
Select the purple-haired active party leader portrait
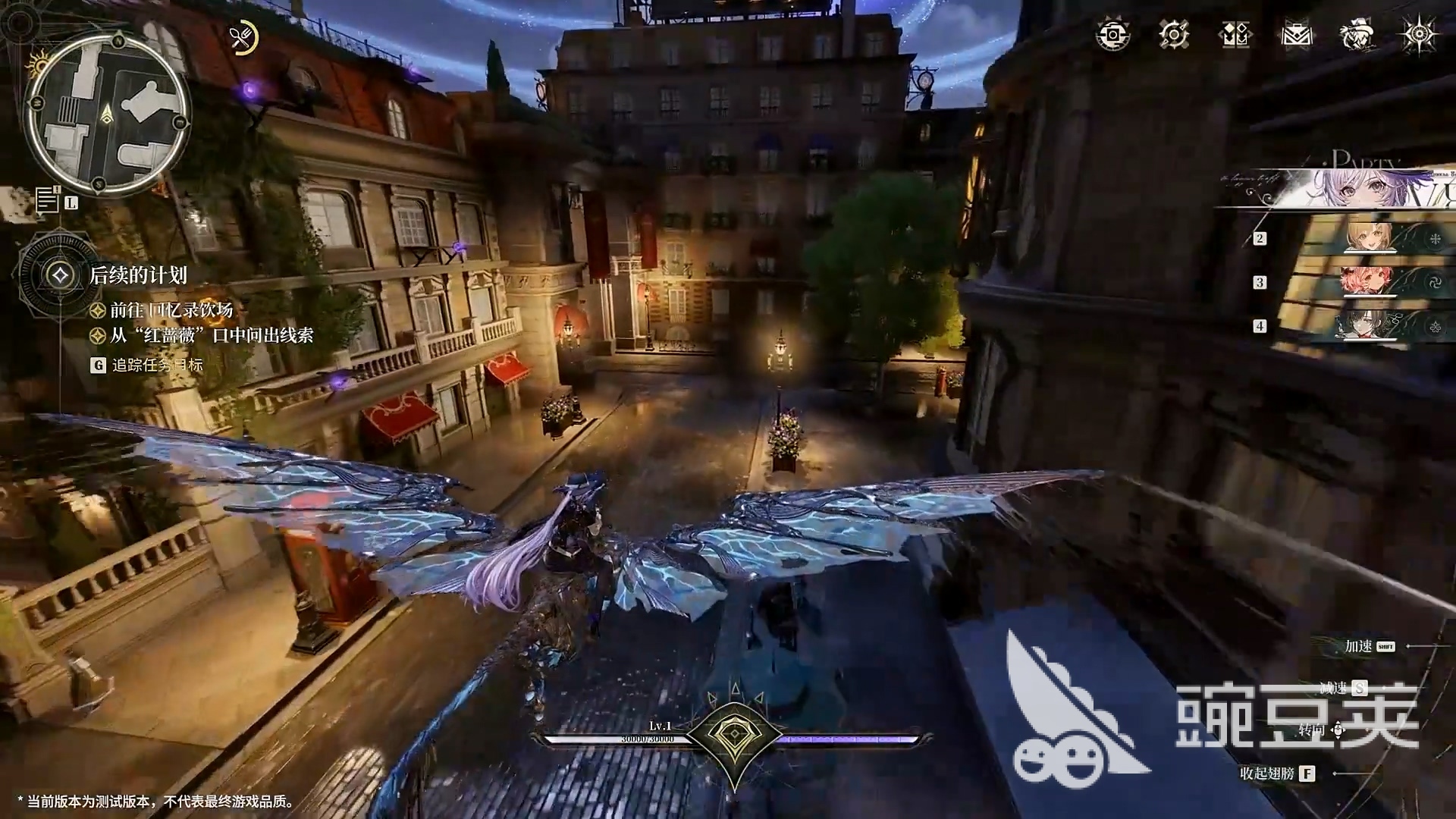[x=1346, y=188]
